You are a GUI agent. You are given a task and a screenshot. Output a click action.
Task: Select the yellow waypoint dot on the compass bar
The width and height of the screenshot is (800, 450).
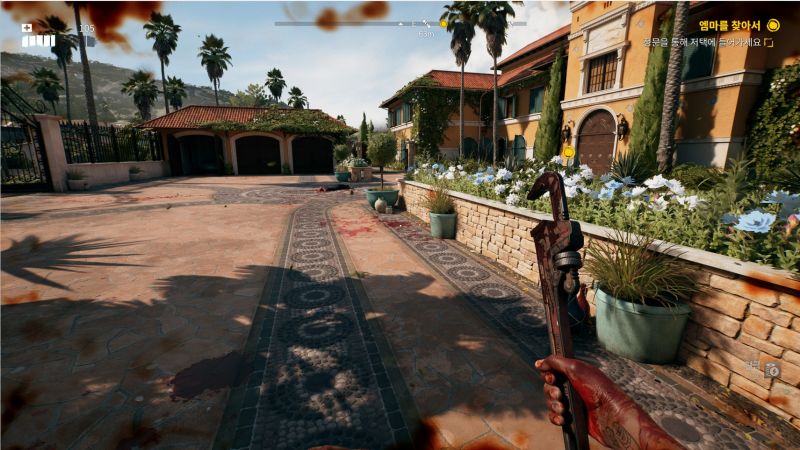pos(442,23)
